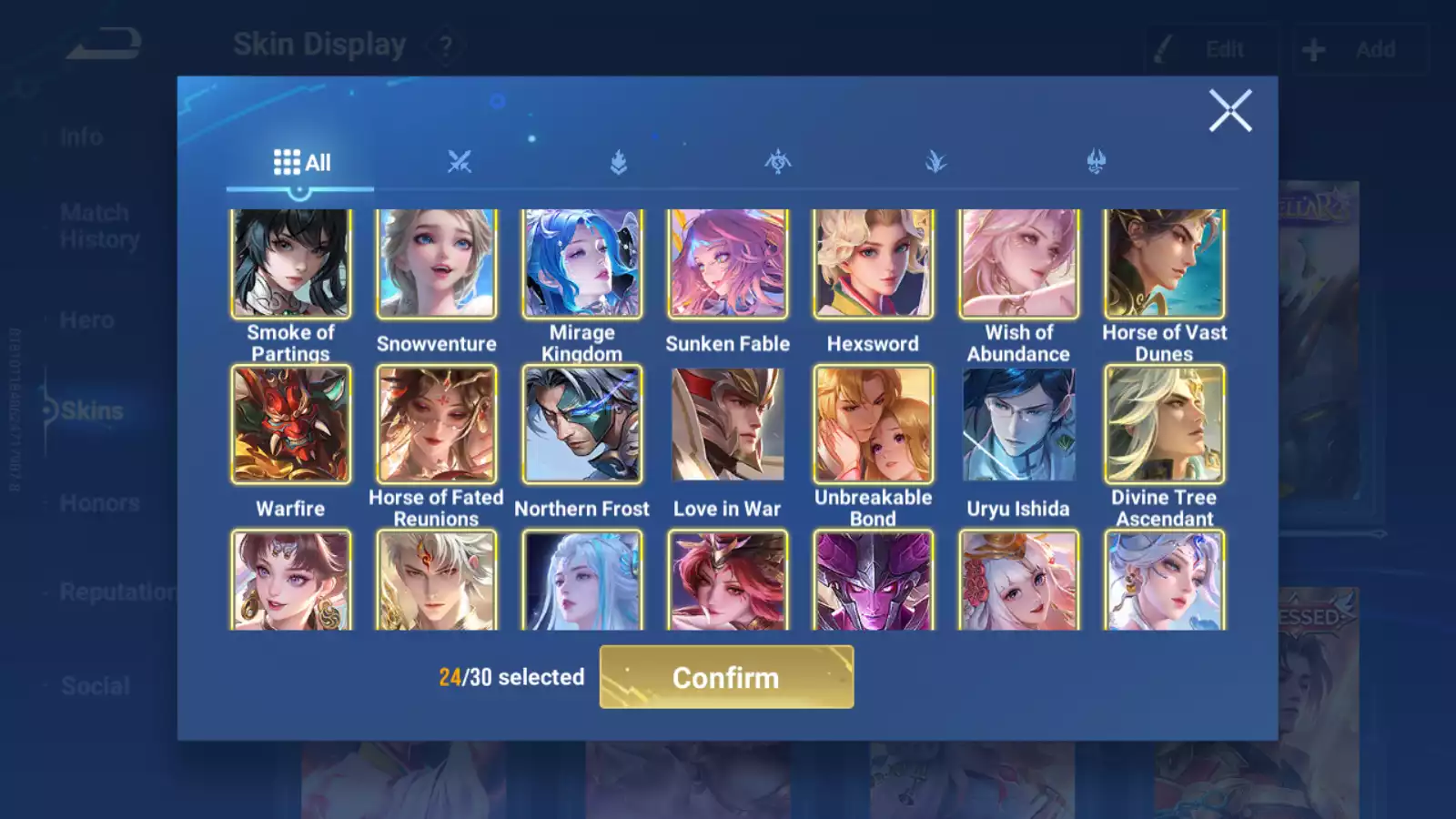Confirm the skin selection

click(x=726, y=677)
